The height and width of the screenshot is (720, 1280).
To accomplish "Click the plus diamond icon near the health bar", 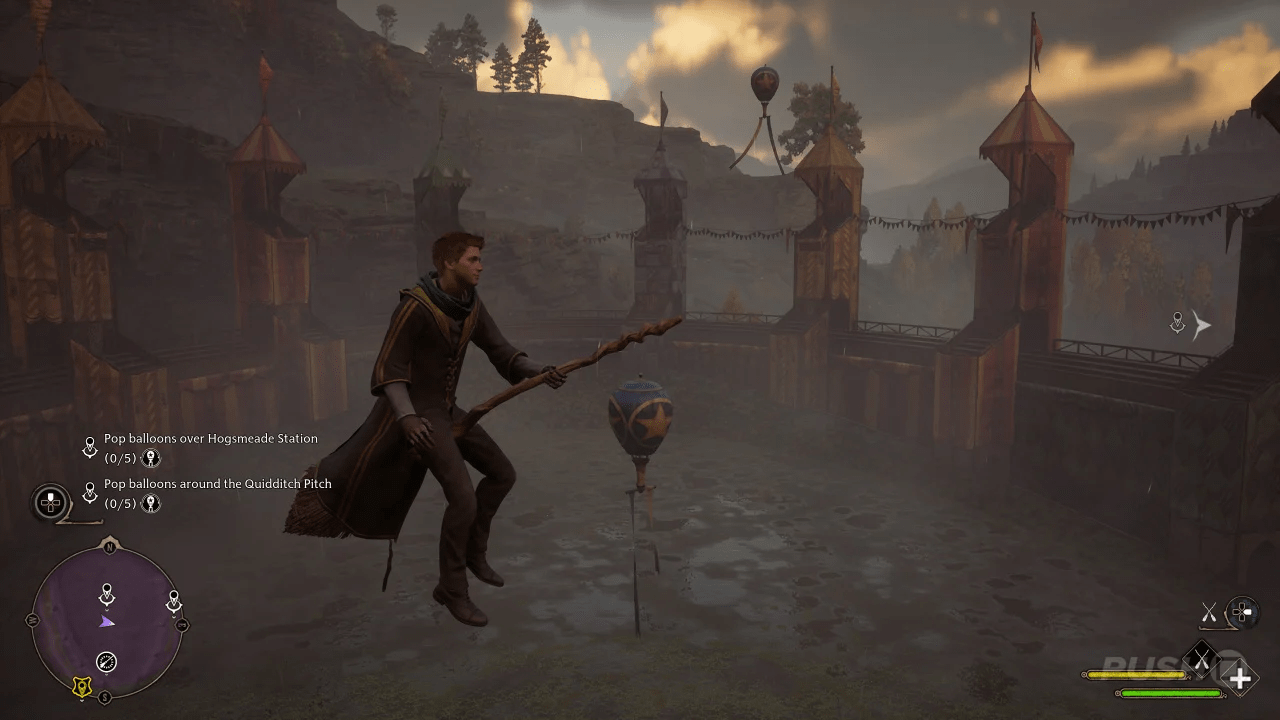I will (x=1240, y=678).
